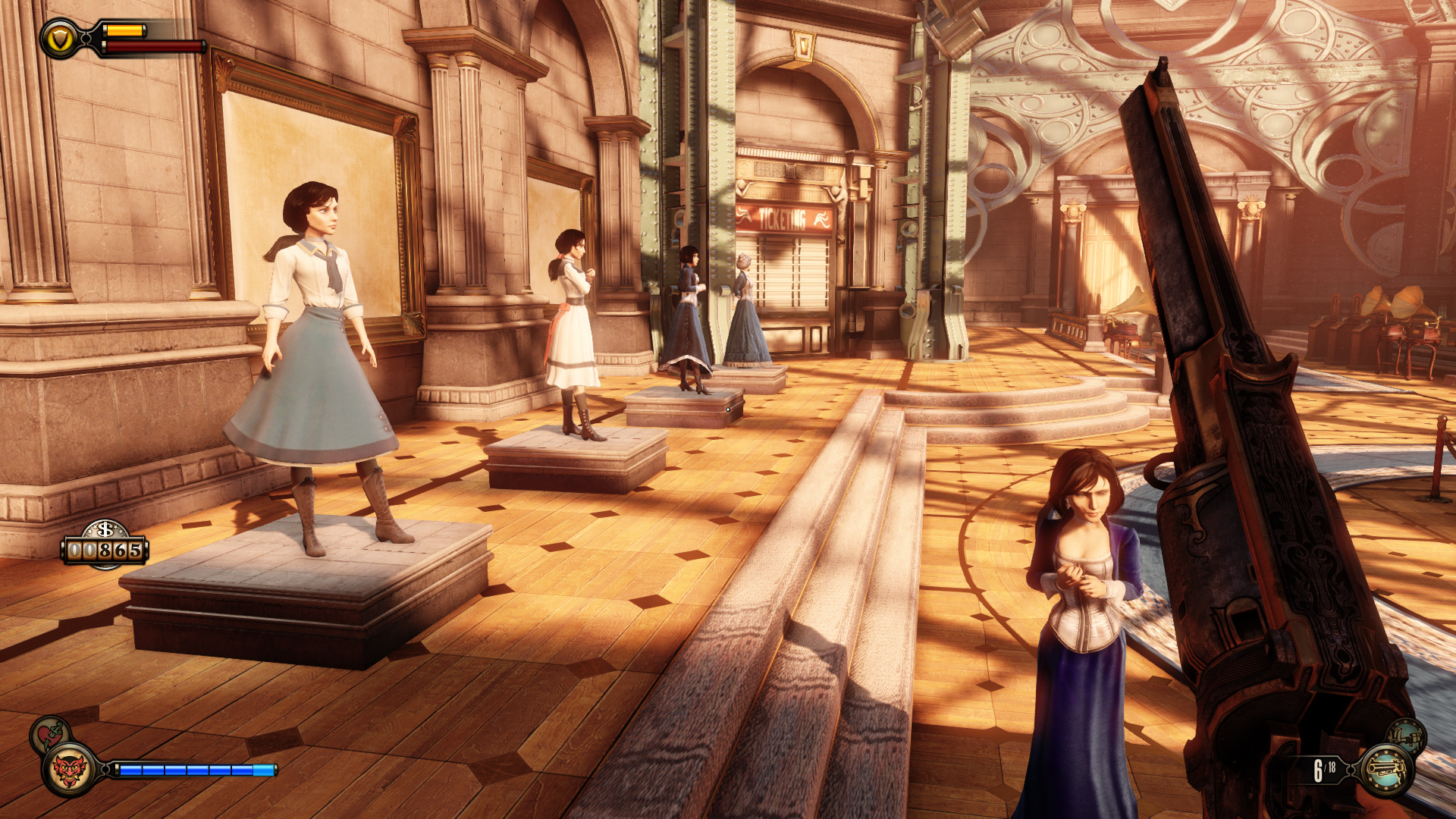
Task: Click the gold shield emblem icon
Action: (x=60, y=38)
